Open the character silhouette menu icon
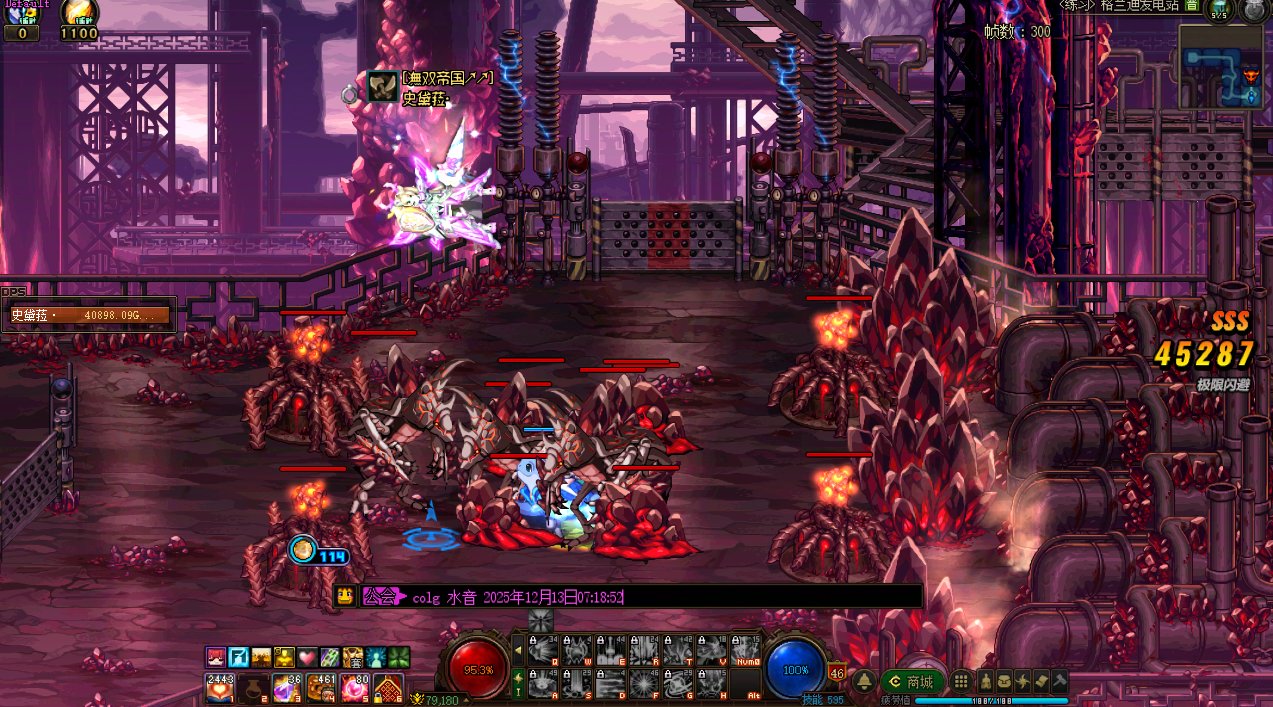 click(x=987, y=682)
